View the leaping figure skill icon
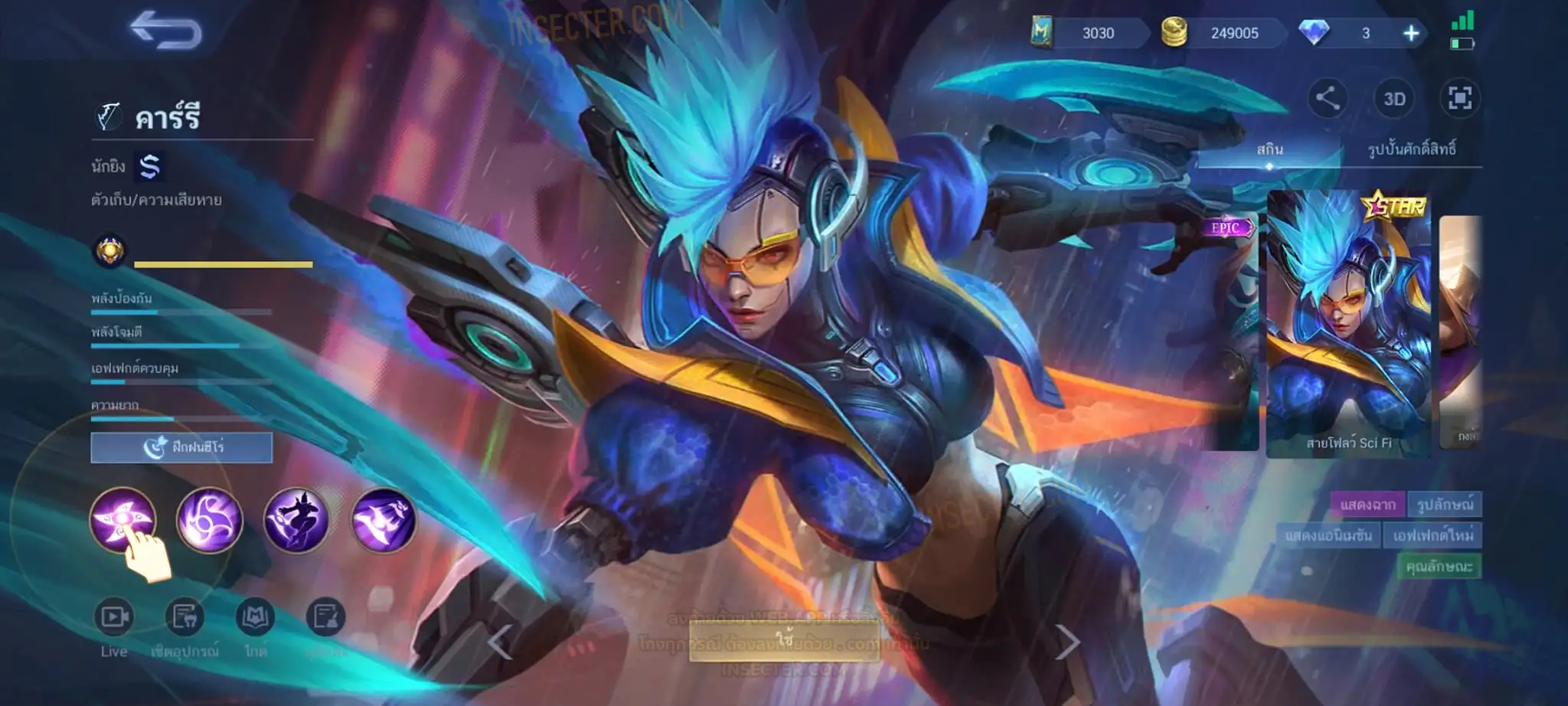The image size is (1568, 706). (296, 520)
